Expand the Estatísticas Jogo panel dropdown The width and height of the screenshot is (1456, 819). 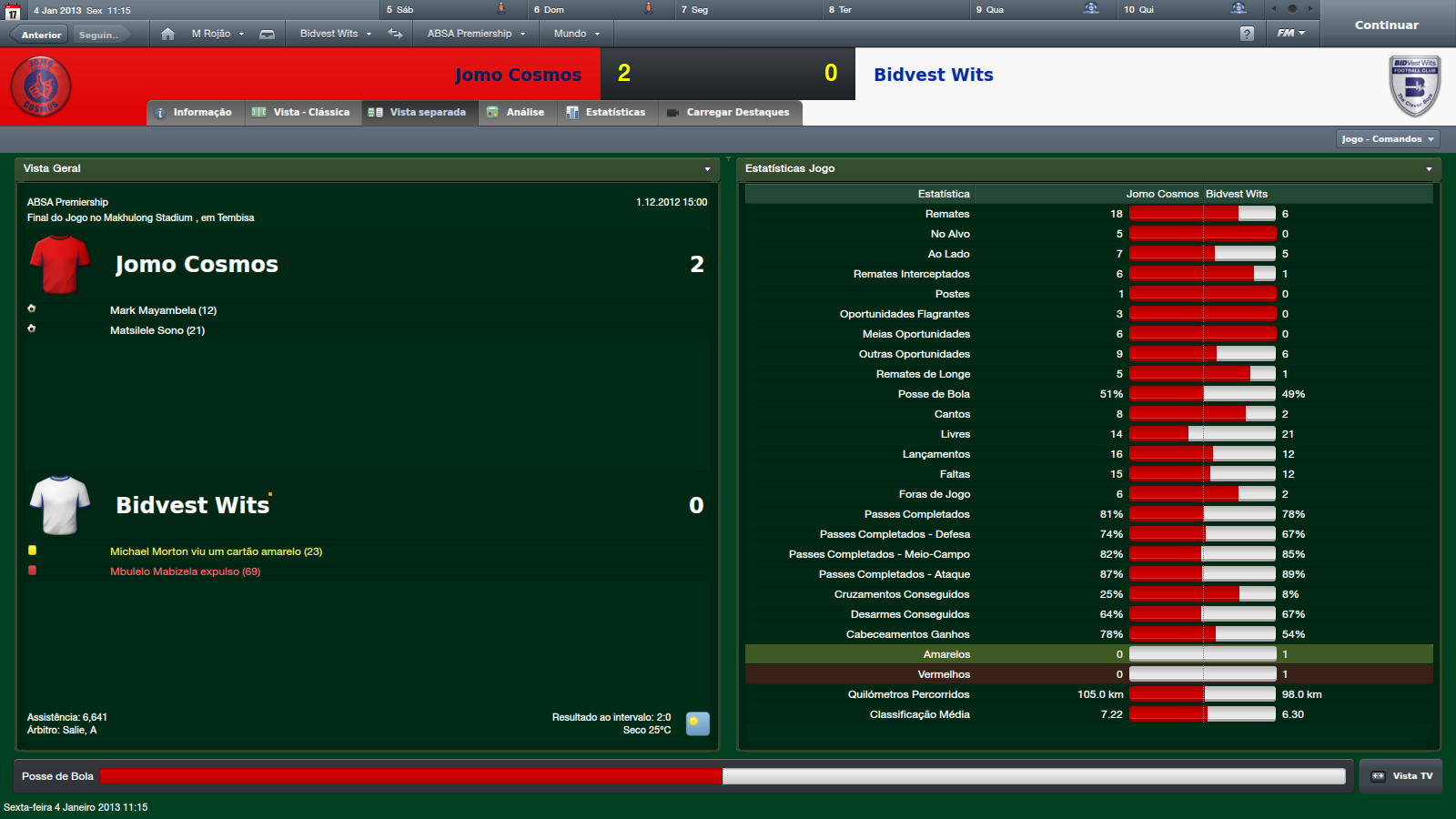(x=1429, y=169)
